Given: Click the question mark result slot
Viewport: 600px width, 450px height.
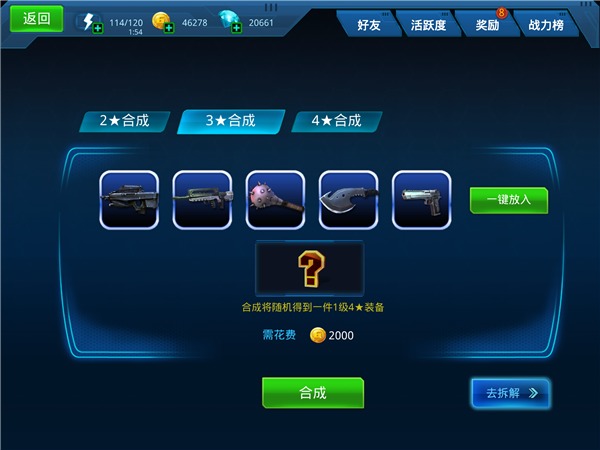Looking at the screenshot, I should point(310,268).
